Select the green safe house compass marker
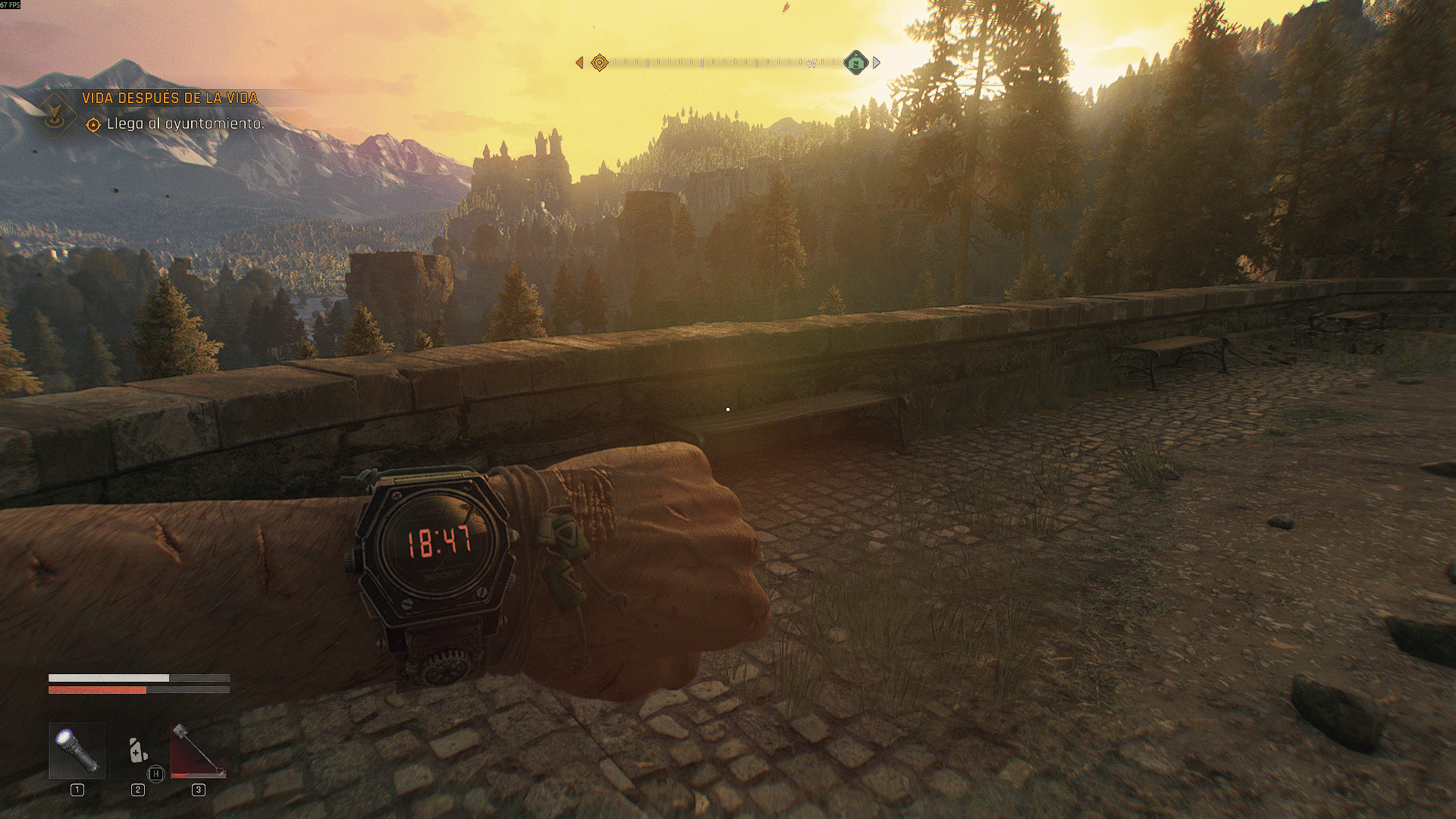This screenshot has height=819, width=1456. point(856,63)
